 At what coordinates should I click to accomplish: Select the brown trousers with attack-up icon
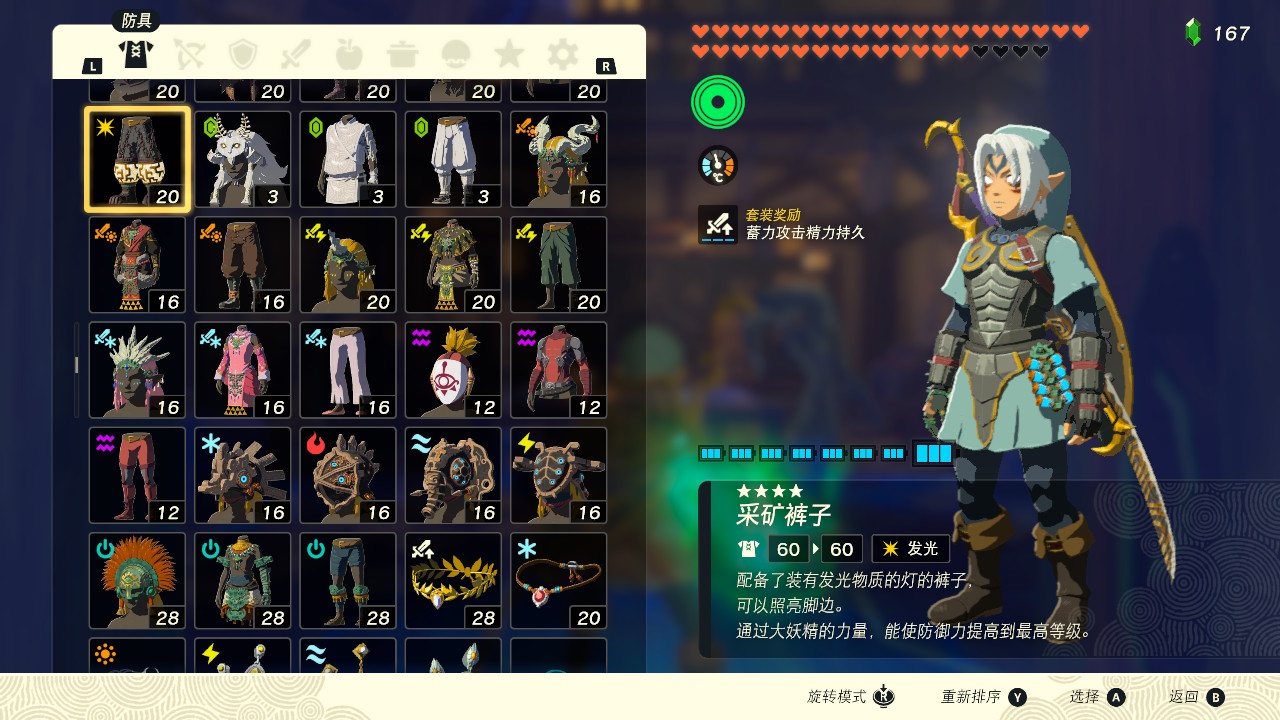(x=243, y=265)
